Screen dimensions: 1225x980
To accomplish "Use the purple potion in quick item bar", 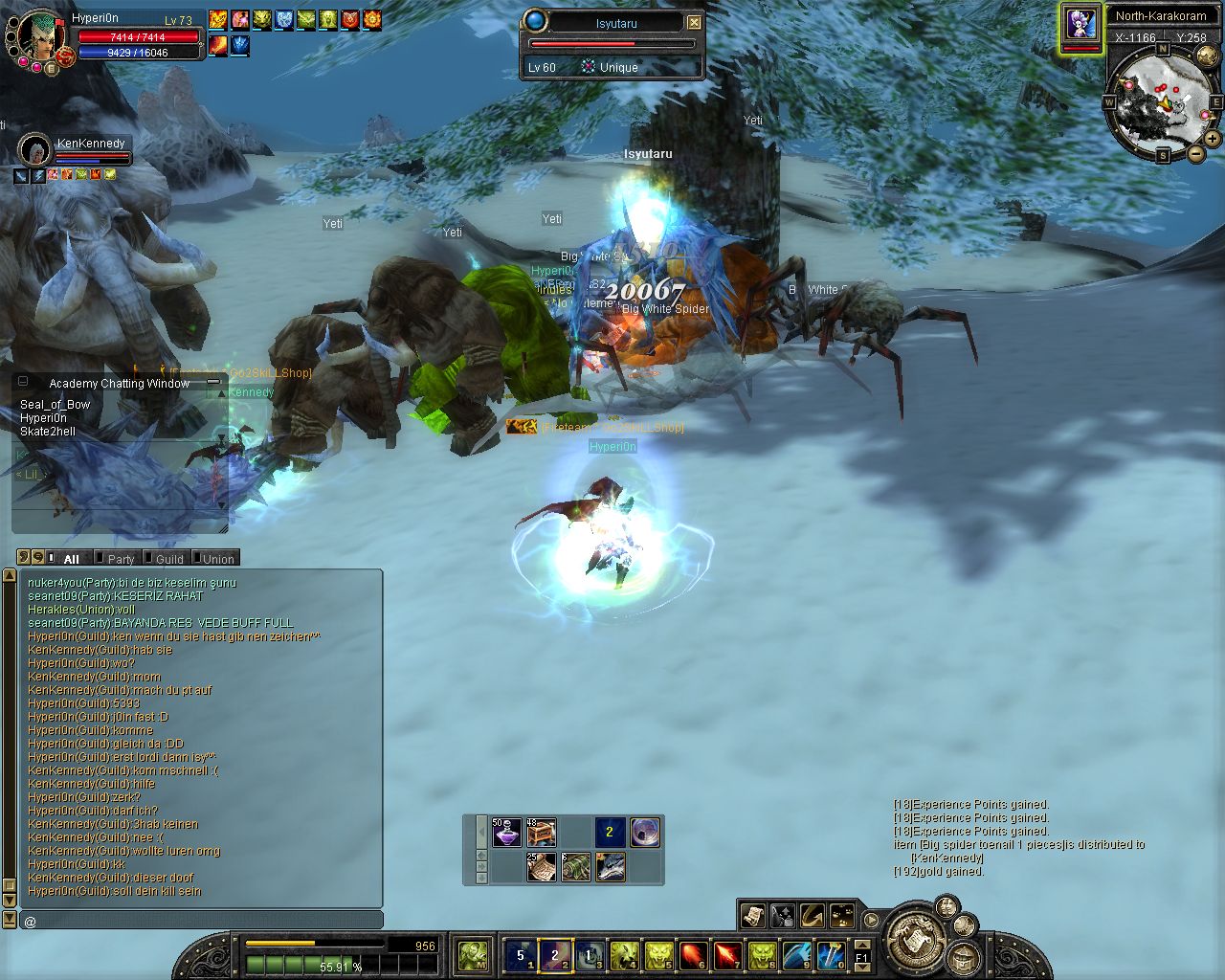I will (x=507, y=832).
